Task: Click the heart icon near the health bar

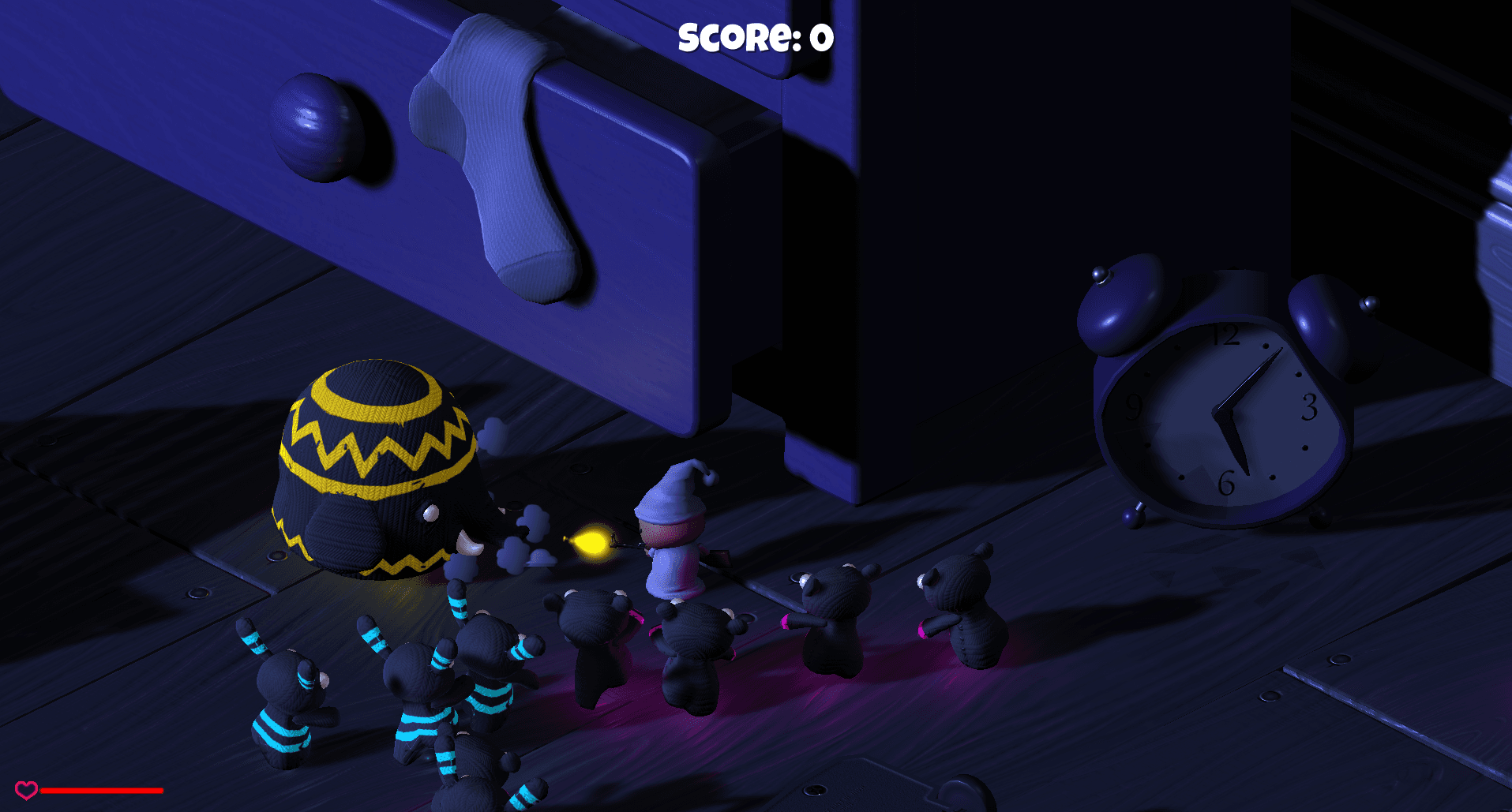Action: (x=26, y=788)
